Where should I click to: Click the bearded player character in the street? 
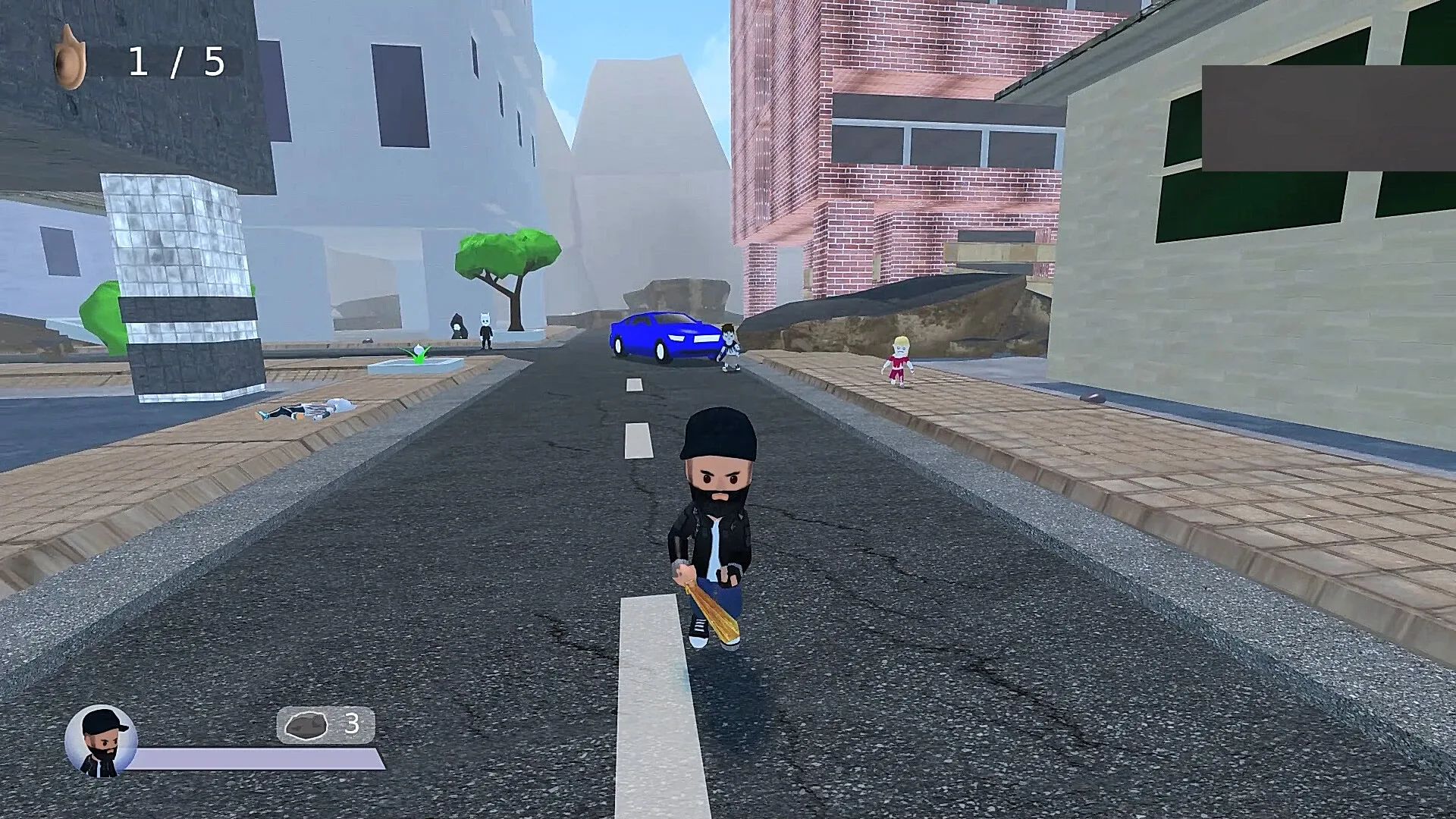pyautogui.click(x=717, y=531)
